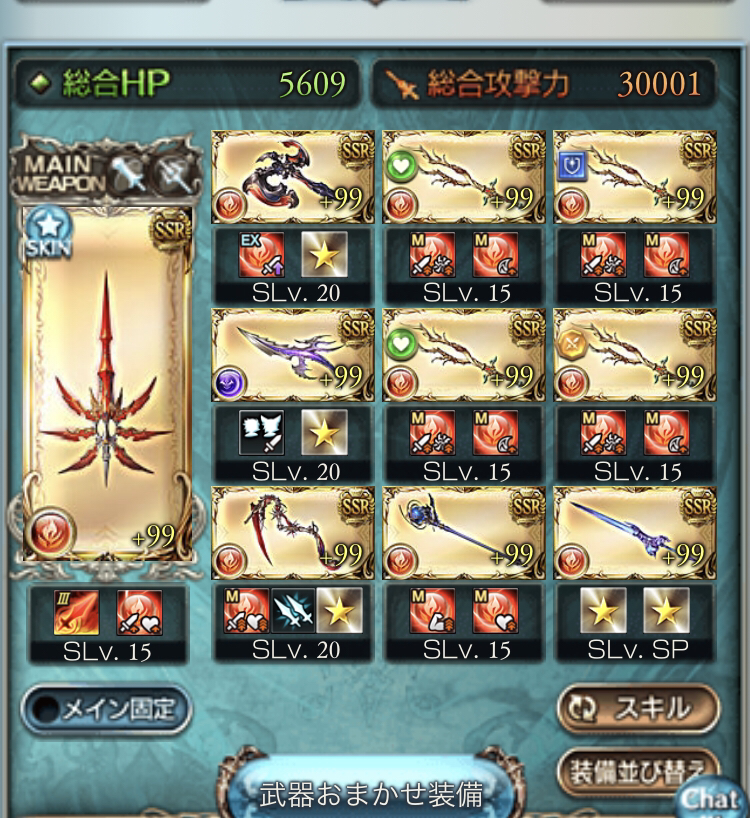Select the black and red axe weapon
750x818 pixels.
click(293, 177)
